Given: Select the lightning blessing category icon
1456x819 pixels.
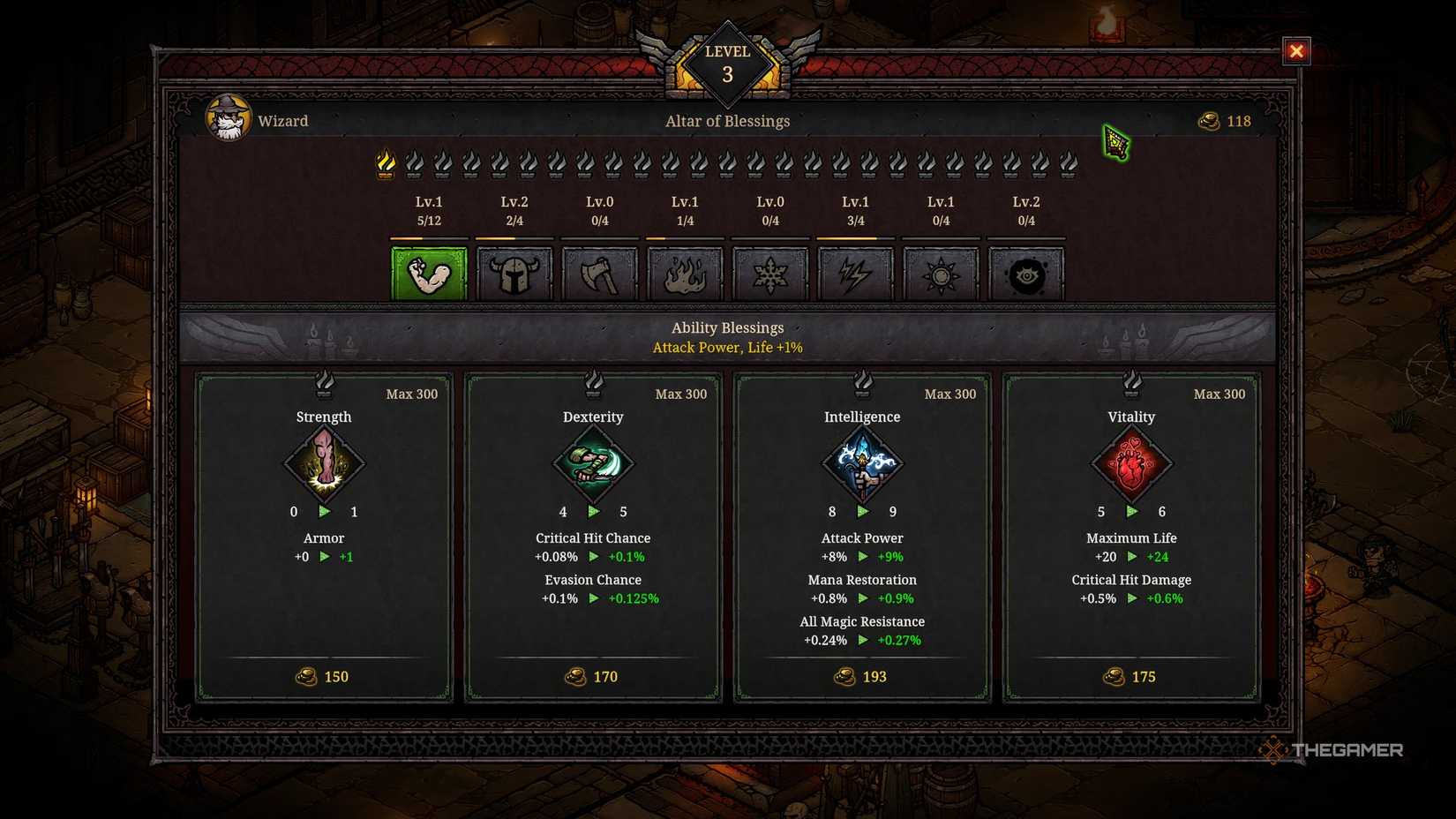Looking at the screenshot, I should tap(856, 273).
